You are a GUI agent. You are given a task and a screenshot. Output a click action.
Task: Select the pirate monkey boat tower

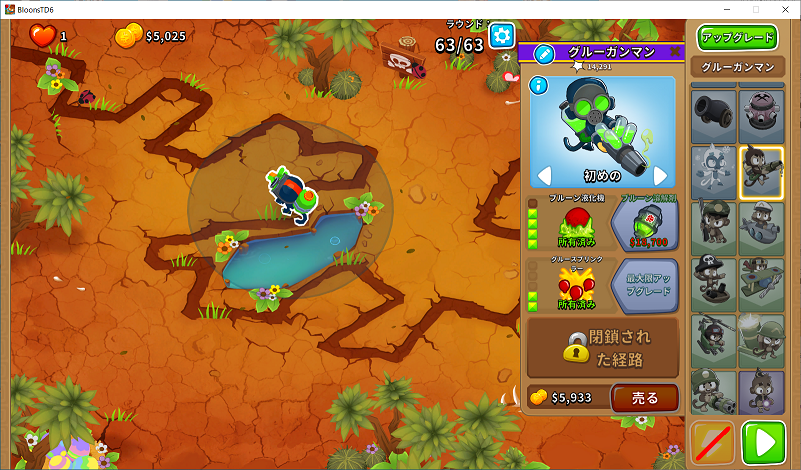712,284
